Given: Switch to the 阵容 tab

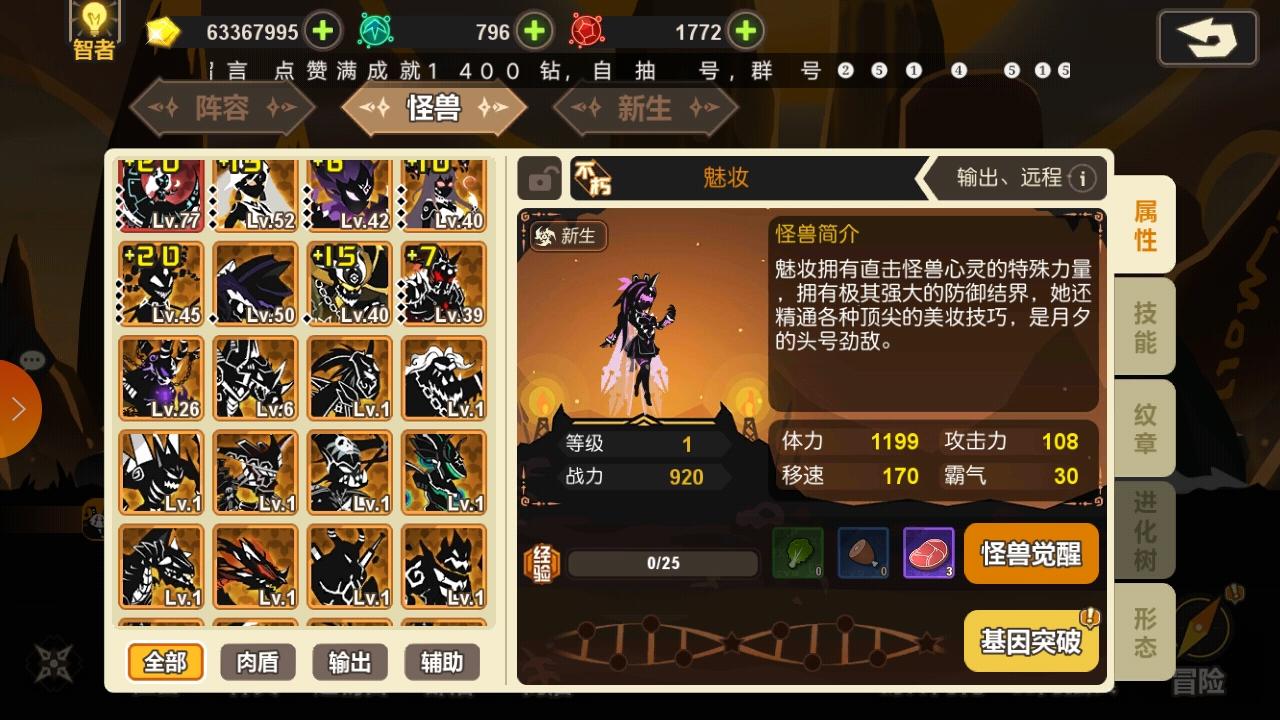Looking at the screenshot, I should 222,108.
